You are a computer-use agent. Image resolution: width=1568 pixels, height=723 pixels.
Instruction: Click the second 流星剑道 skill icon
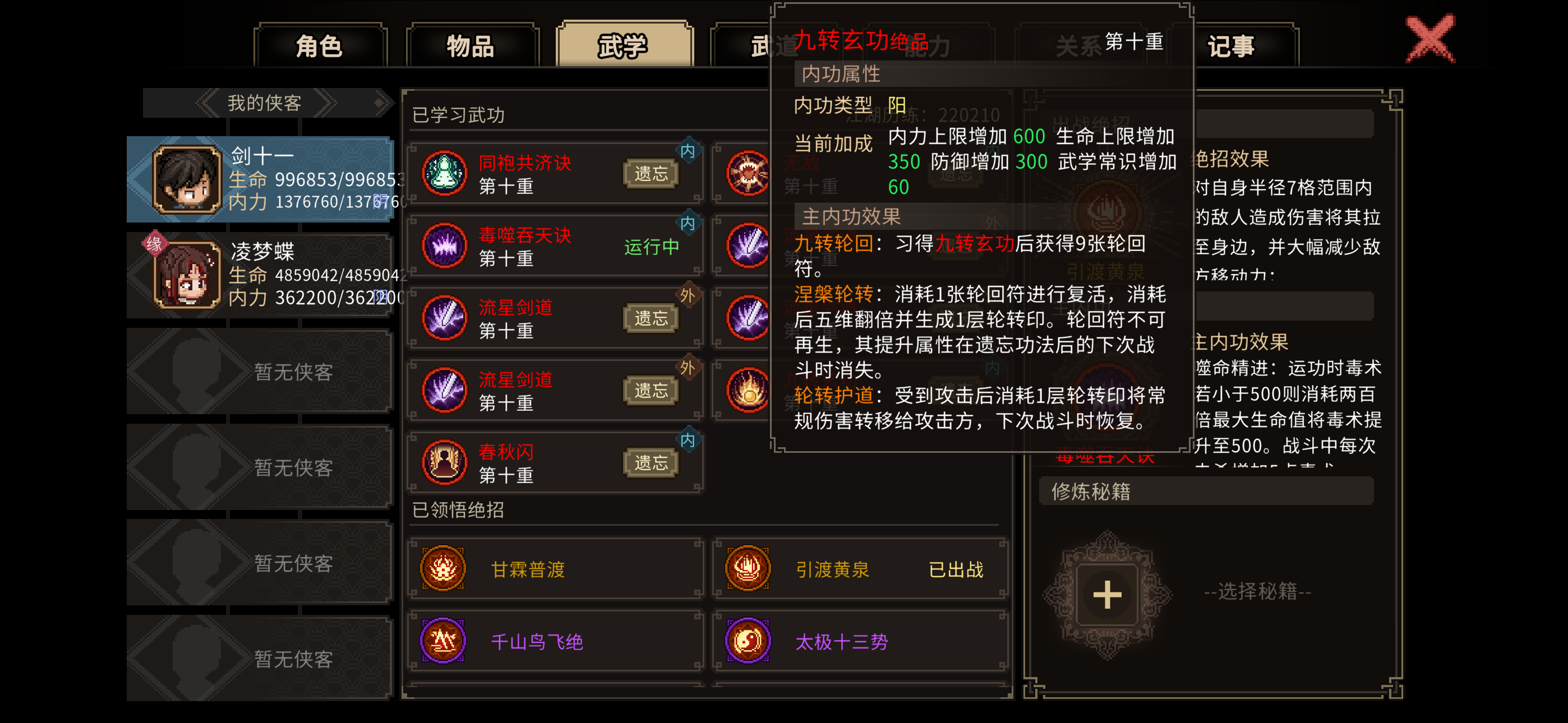point(443,389)
